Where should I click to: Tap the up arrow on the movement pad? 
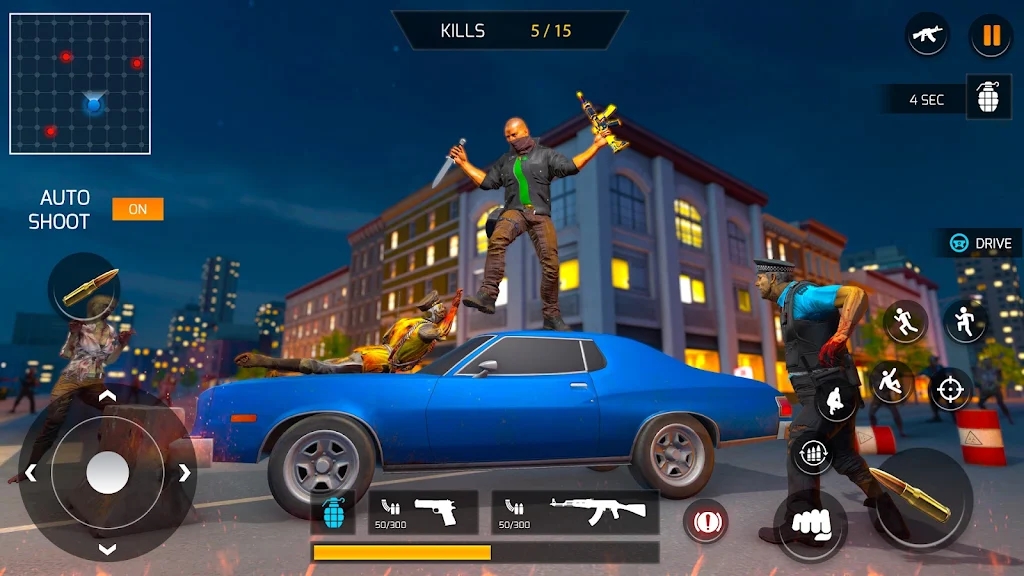[x=107, y=397]
